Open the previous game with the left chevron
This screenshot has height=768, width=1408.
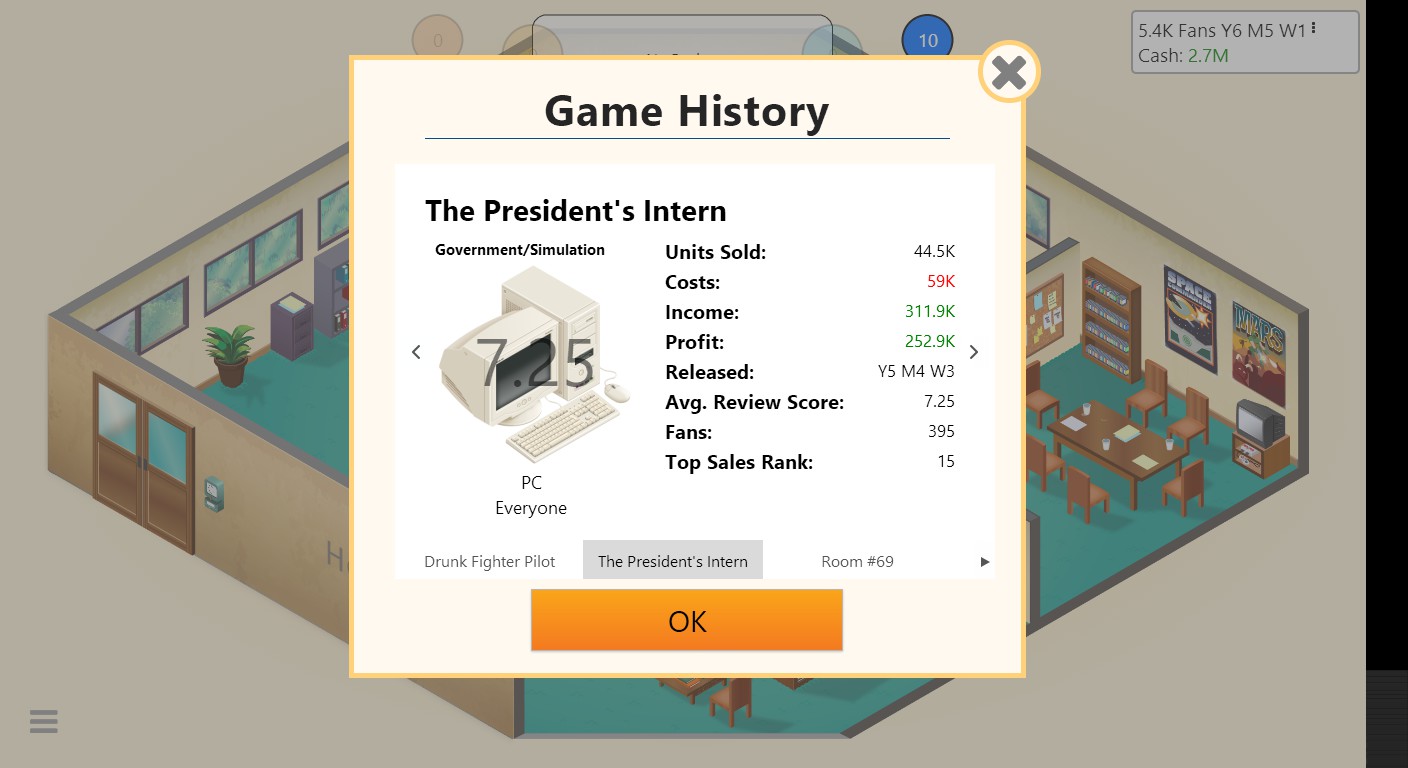click(x=416, y=352)
